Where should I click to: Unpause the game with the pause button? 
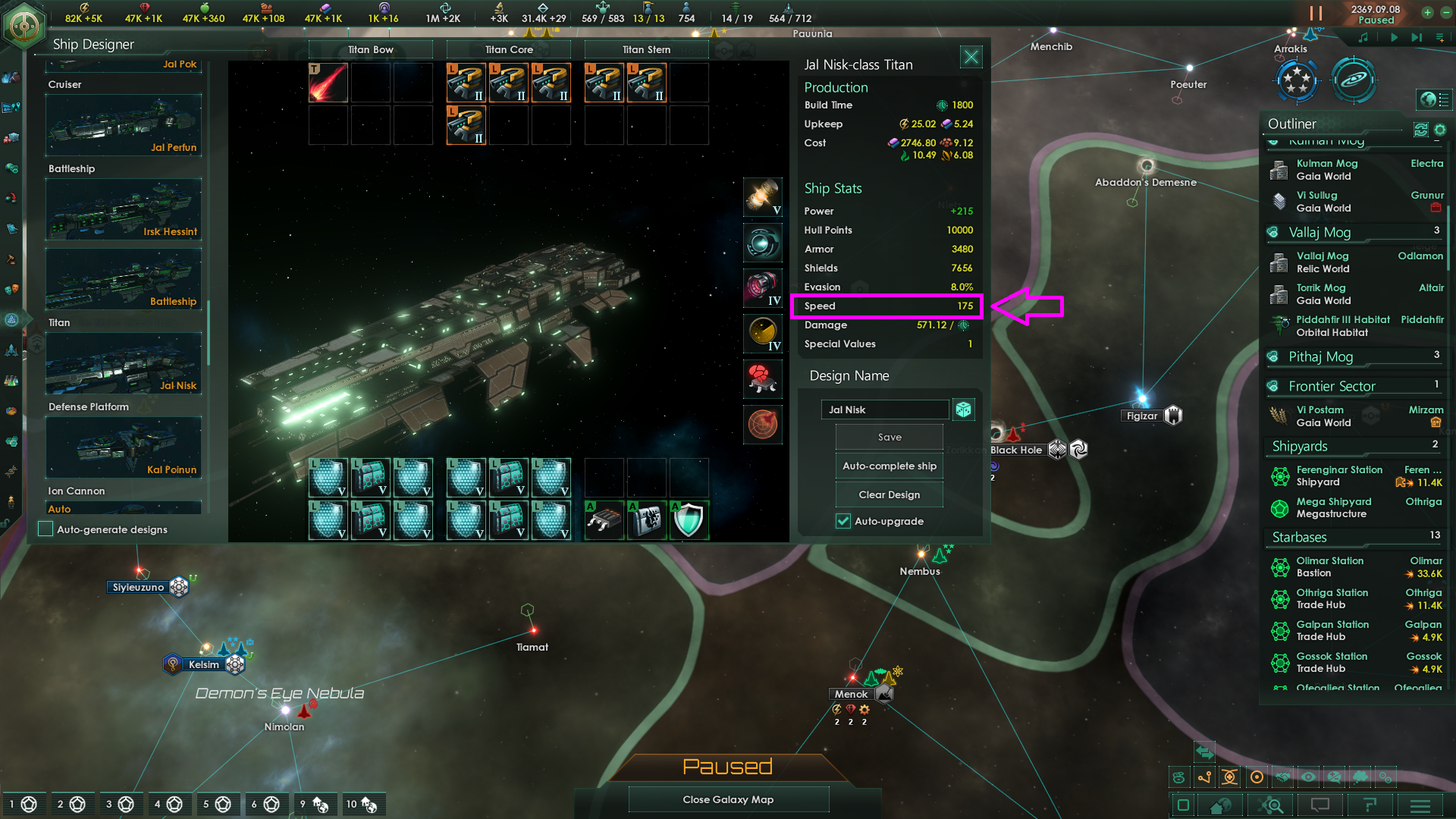(x=1316, y=14)
